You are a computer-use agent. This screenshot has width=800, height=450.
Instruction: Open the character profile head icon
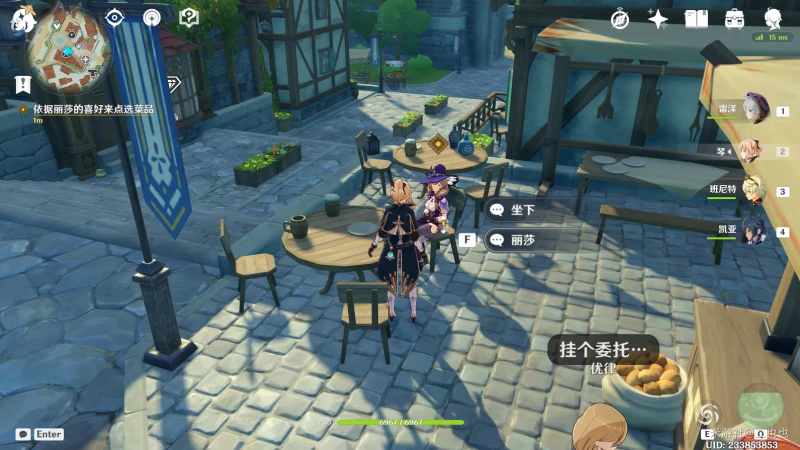tap(773, 18)
